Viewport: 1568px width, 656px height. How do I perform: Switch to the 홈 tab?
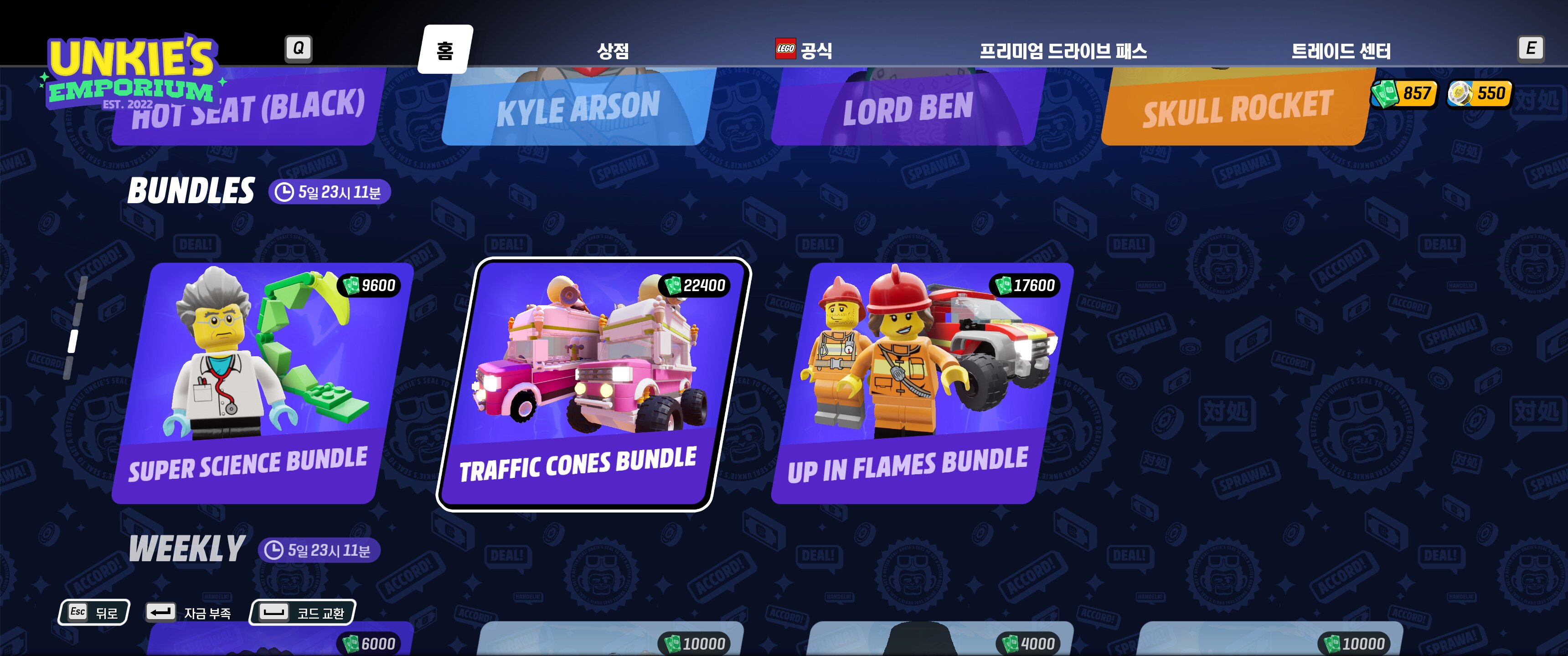click(x=445, y=50)
